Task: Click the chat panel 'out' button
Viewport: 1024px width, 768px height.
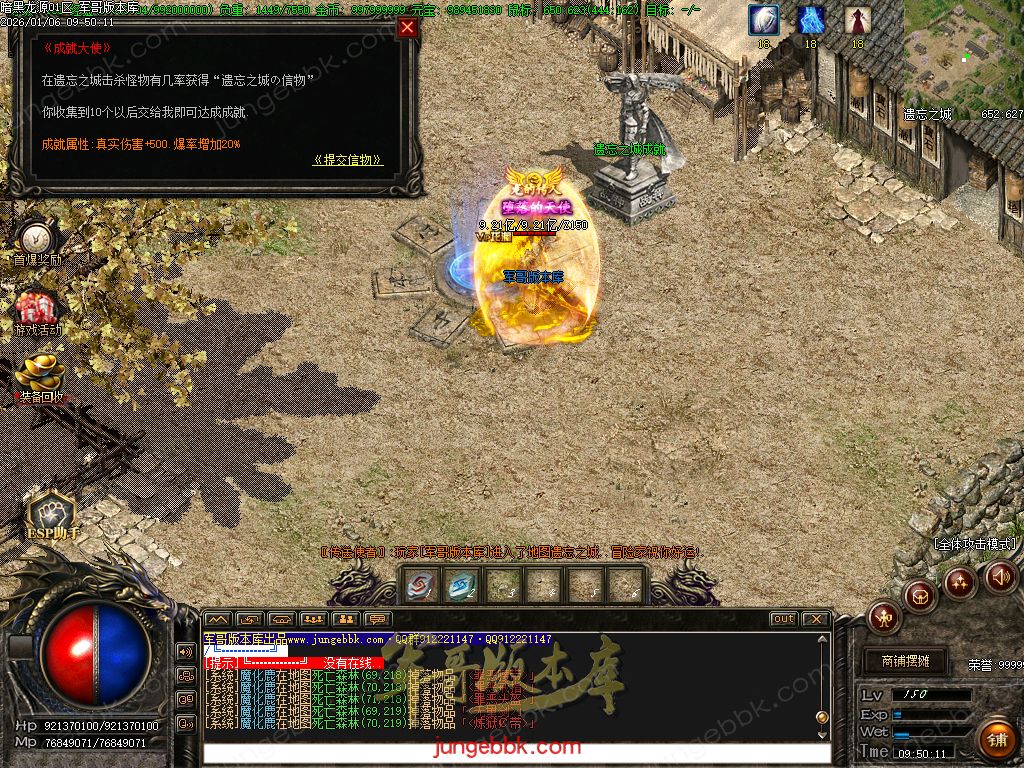Action: [783, 619]
